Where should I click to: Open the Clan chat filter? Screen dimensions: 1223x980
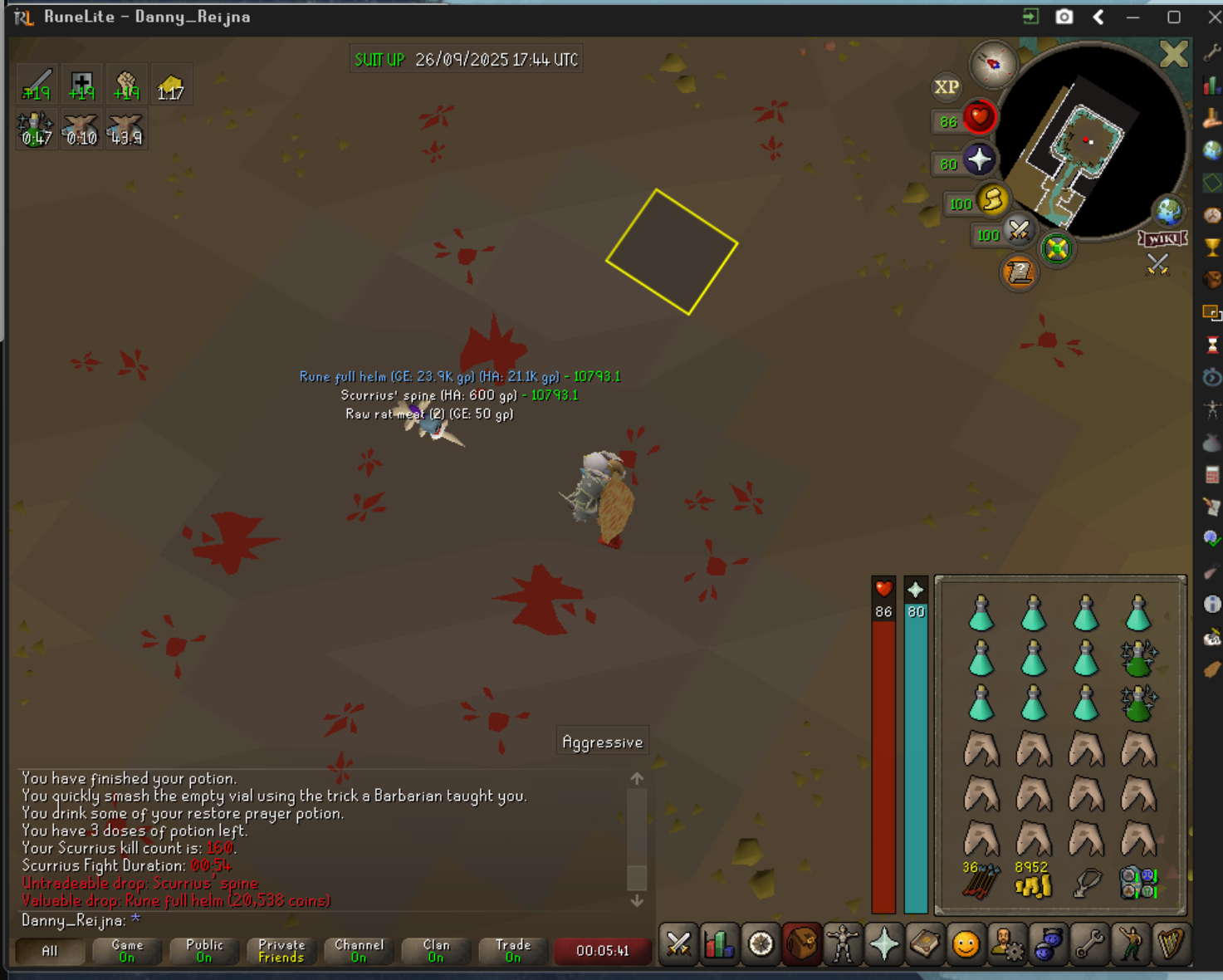tap(436, 951)
